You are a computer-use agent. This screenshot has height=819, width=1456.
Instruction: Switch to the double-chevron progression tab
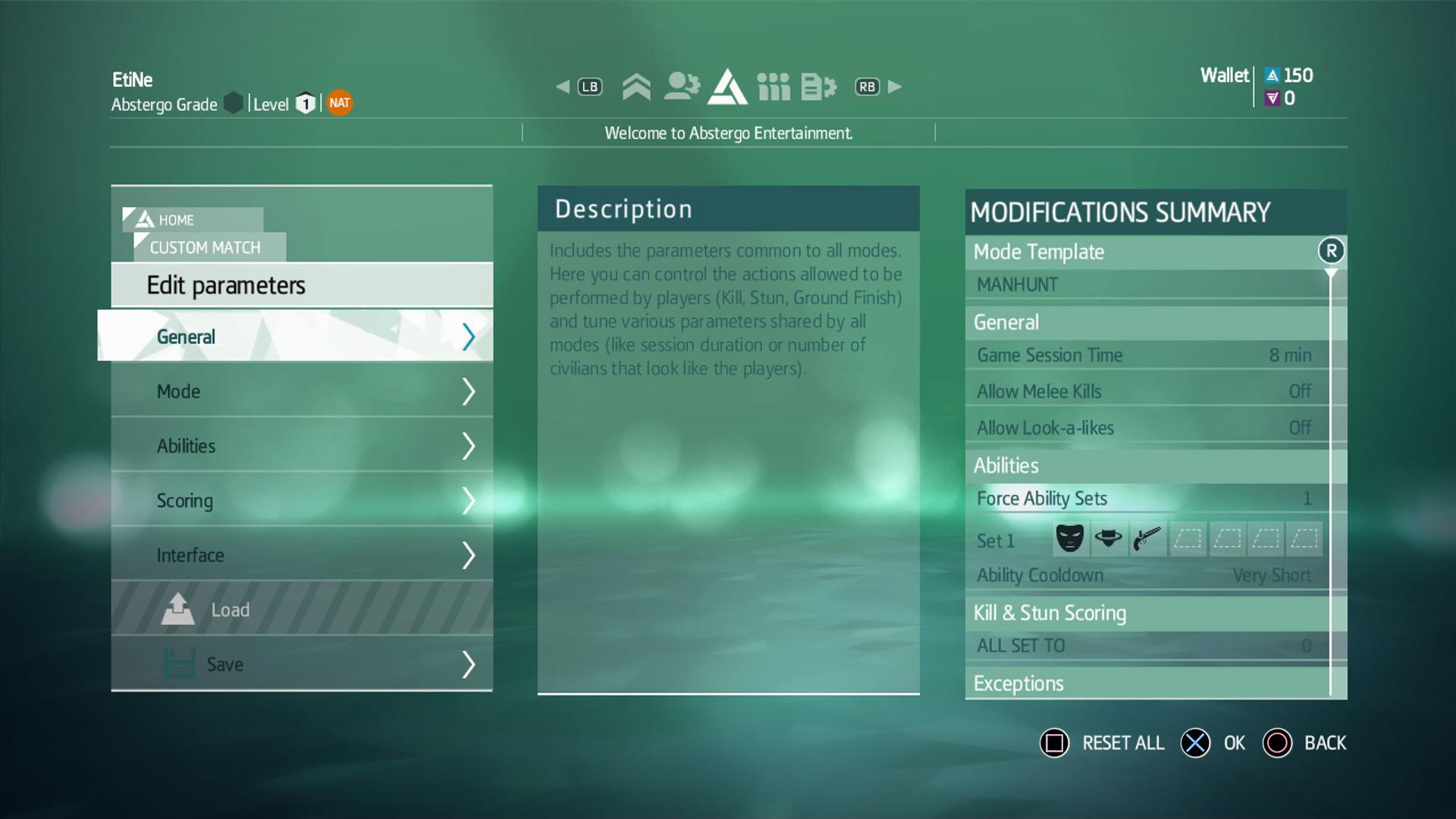tap(636, 86)
